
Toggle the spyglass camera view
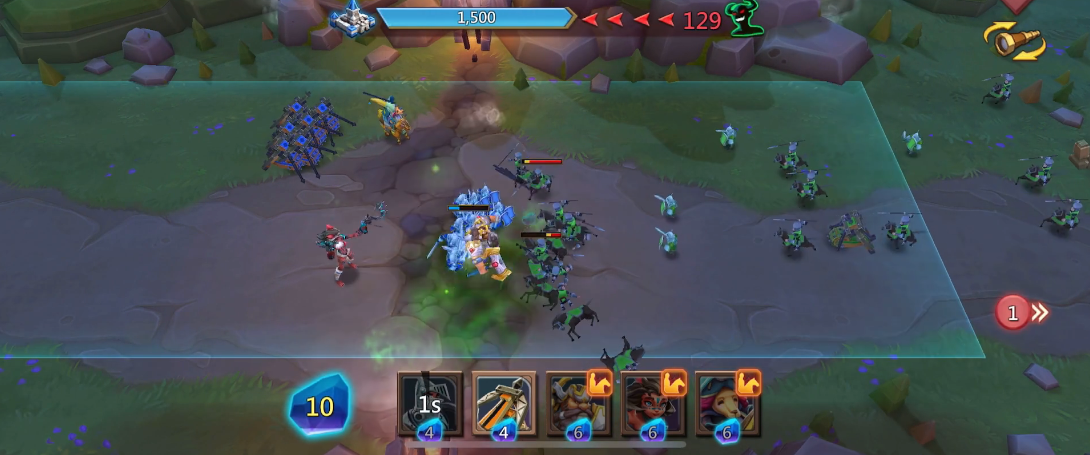pyautogui.click(x=1015, y=41)
